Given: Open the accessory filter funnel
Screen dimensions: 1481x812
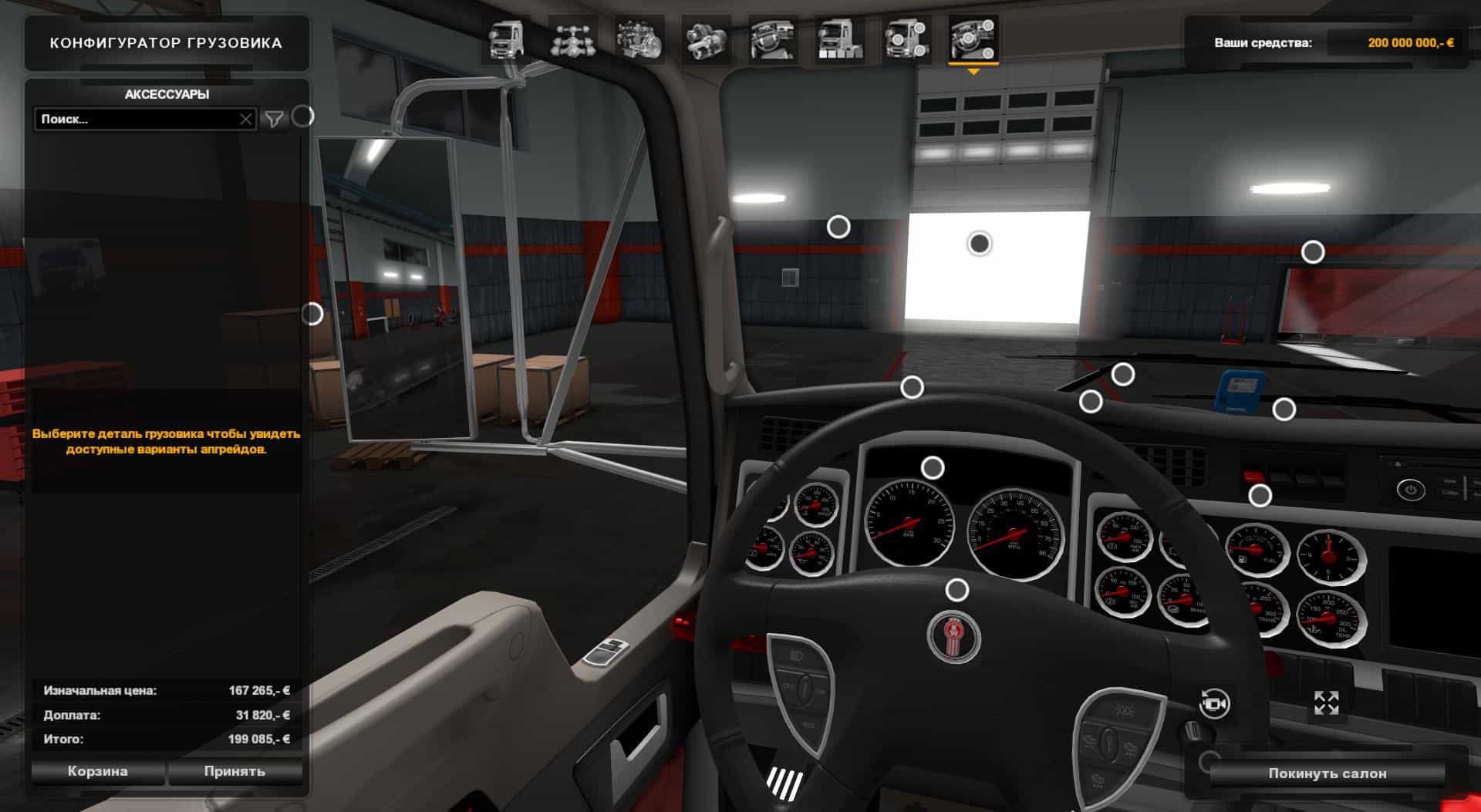Looking at the screenshot, I should 274,119.
